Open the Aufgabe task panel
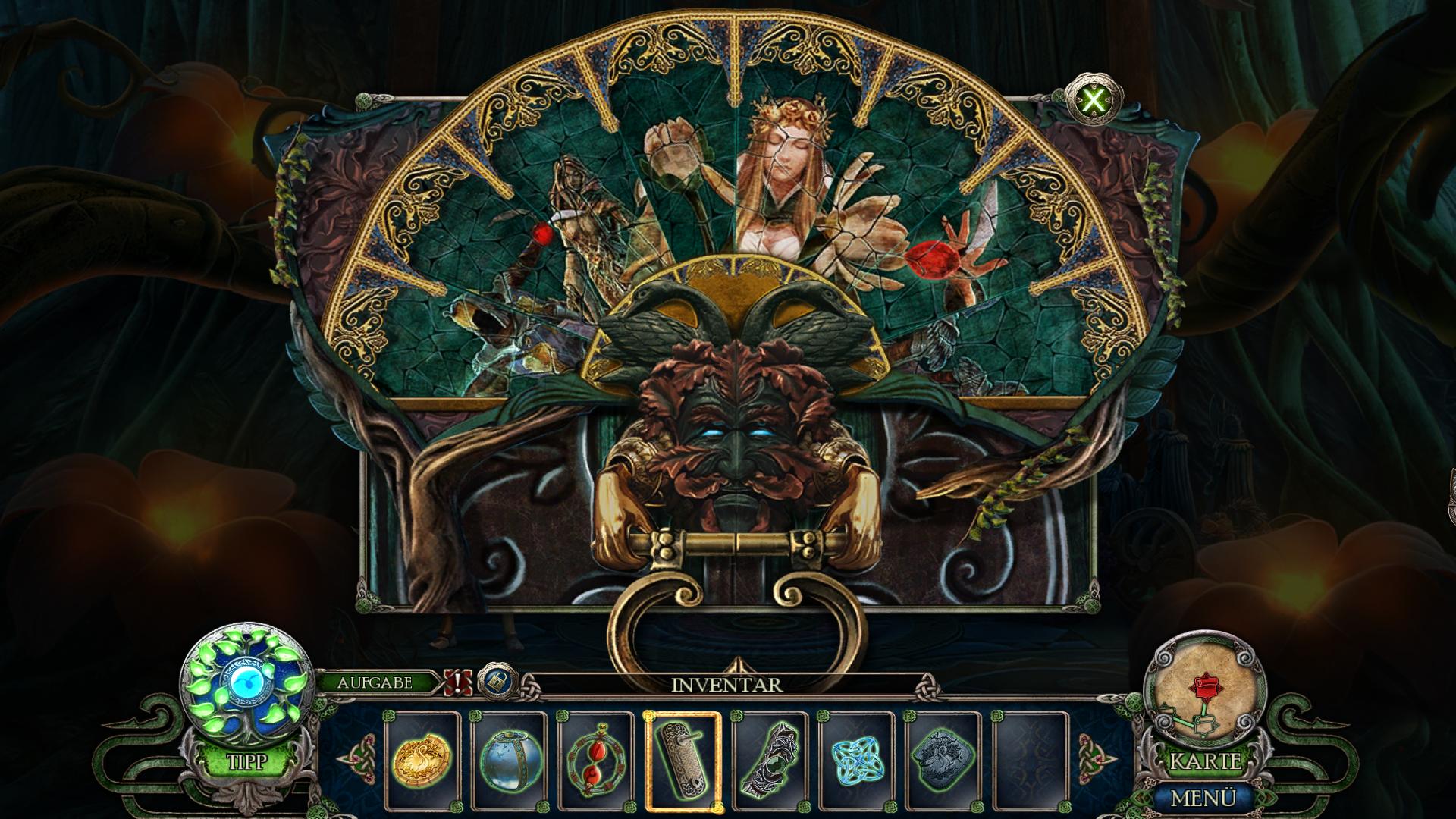This screenshot has width=1456, height=819. click(x=375, y=682)
